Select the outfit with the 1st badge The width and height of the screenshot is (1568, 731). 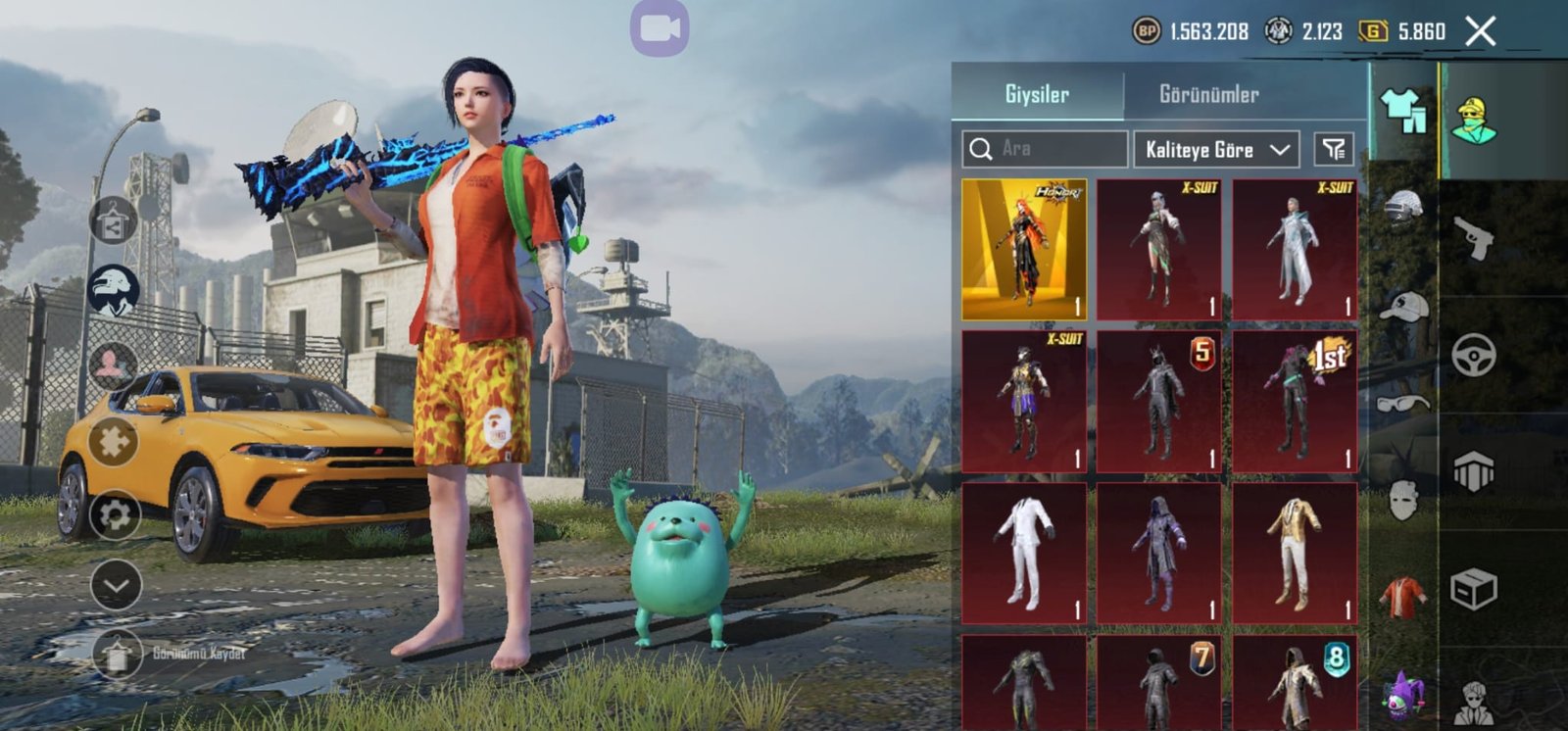click(1295, 401)
